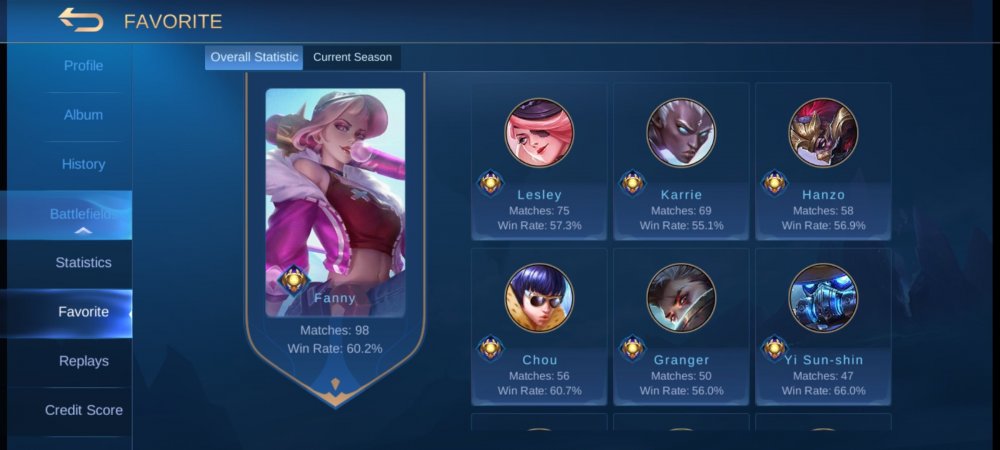
Task: Switch to the Current Season tab
Action: tap(352, 57)
